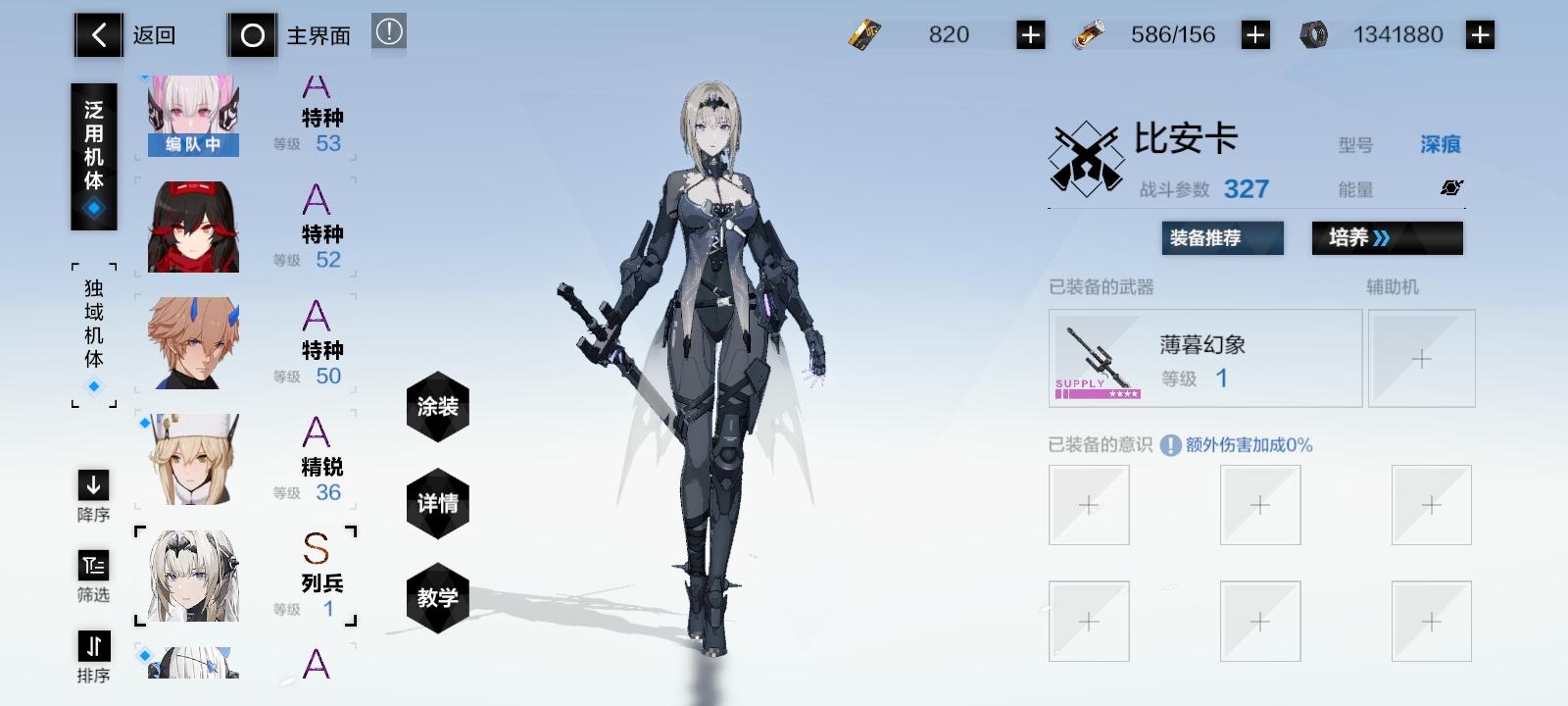Click the back arrow icon labeled 返回
Image resolution: width=1568 pixels, height=706 pixels.
point(97,34)
